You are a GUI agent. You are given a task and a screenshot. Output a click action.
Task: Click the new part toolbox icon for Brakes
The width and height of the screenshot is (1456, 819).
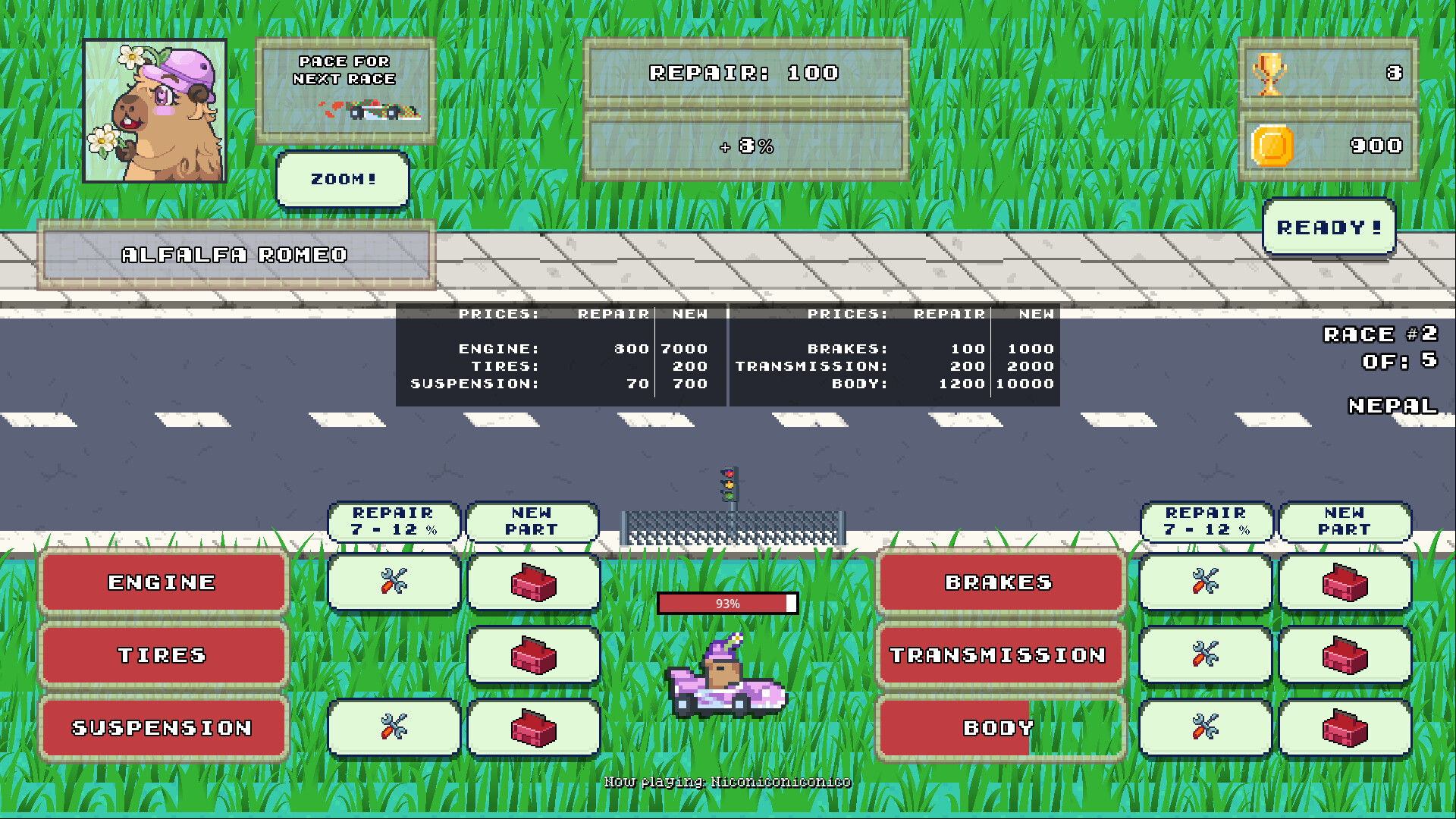point(1345,582)
